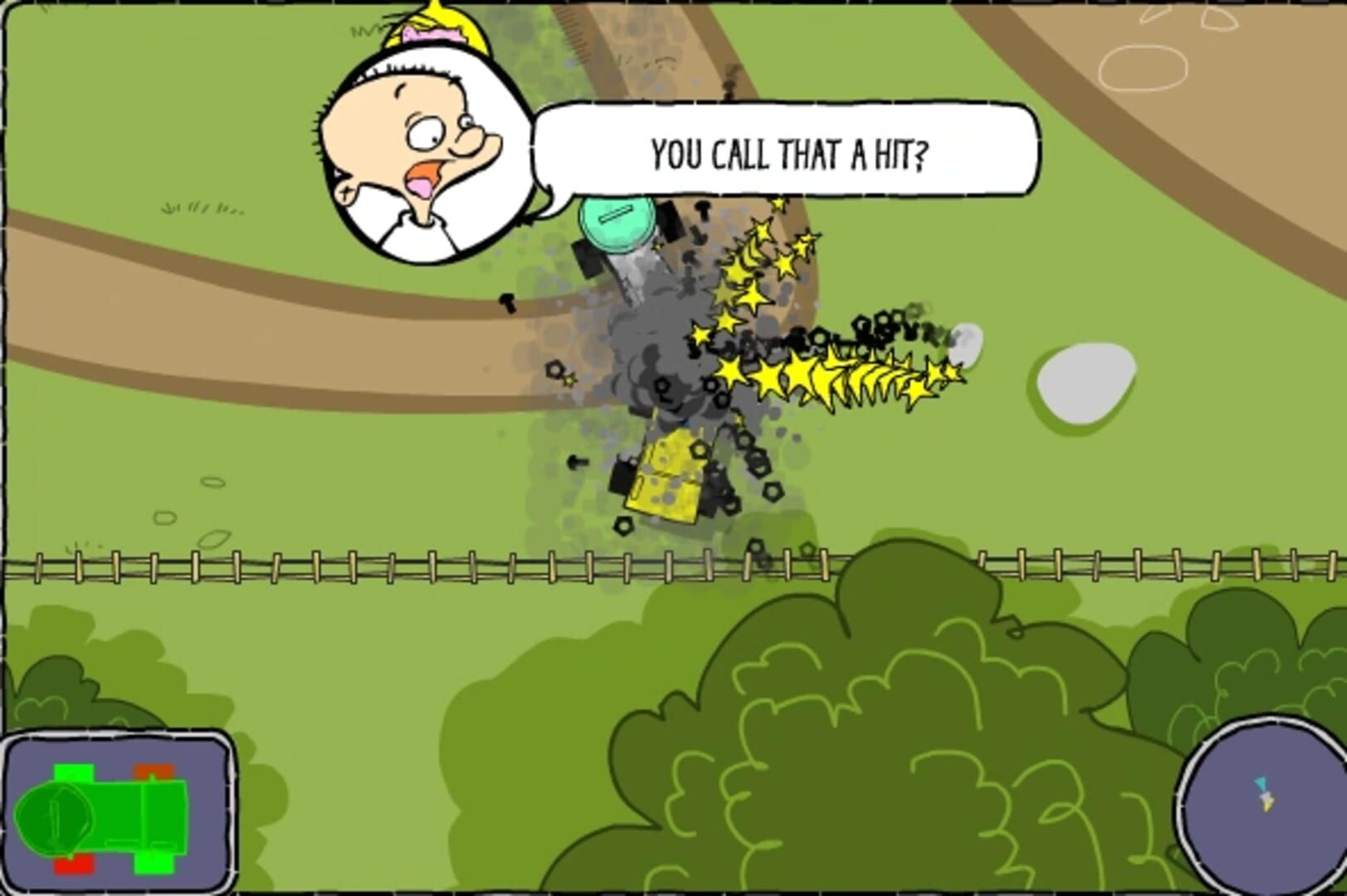Click the yellow marker inside the radar circle

tap(1268, 805)
